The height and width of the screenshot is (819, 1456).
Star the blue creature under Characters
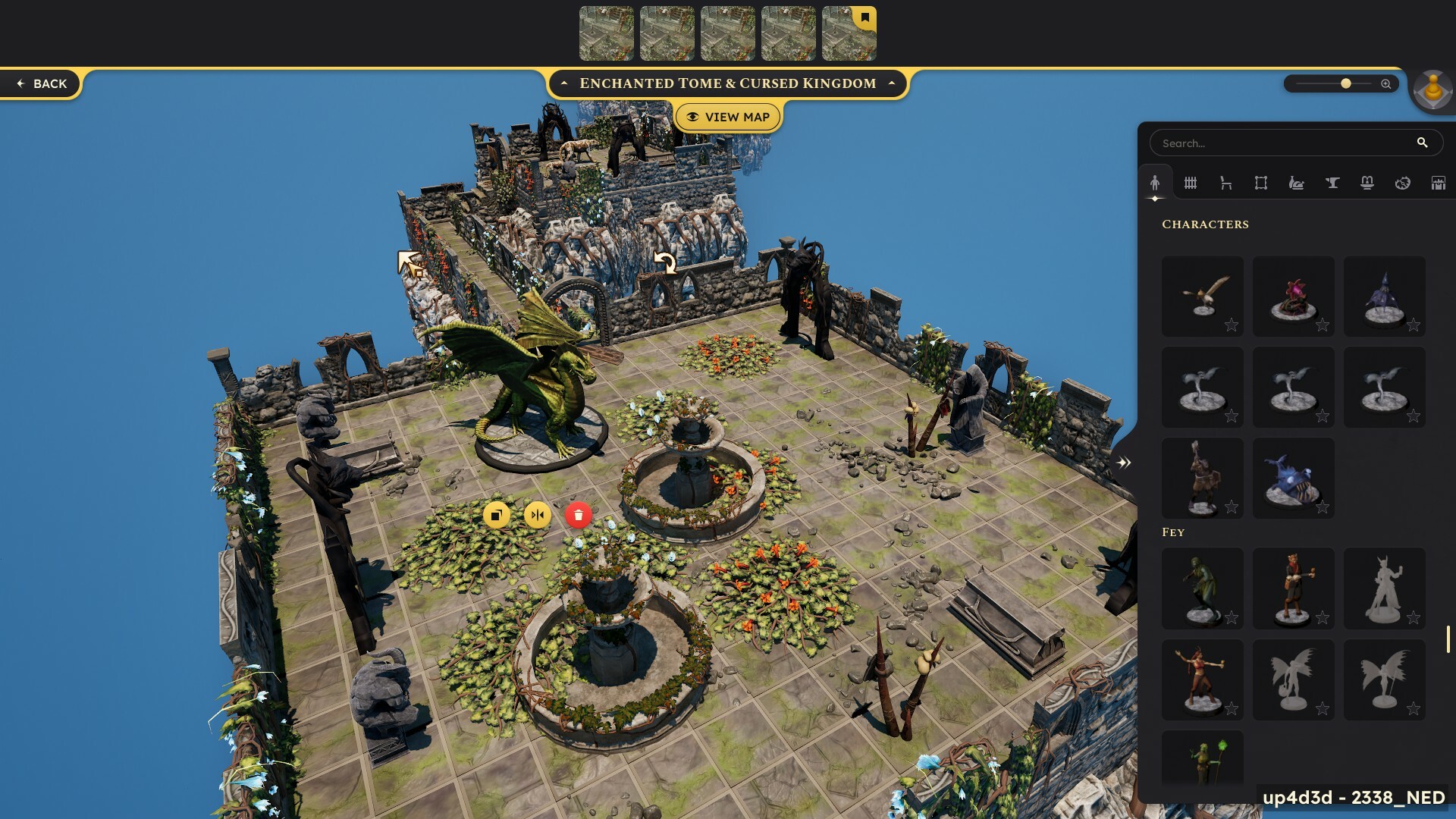pyautogui.click(x=1323, y=507)
